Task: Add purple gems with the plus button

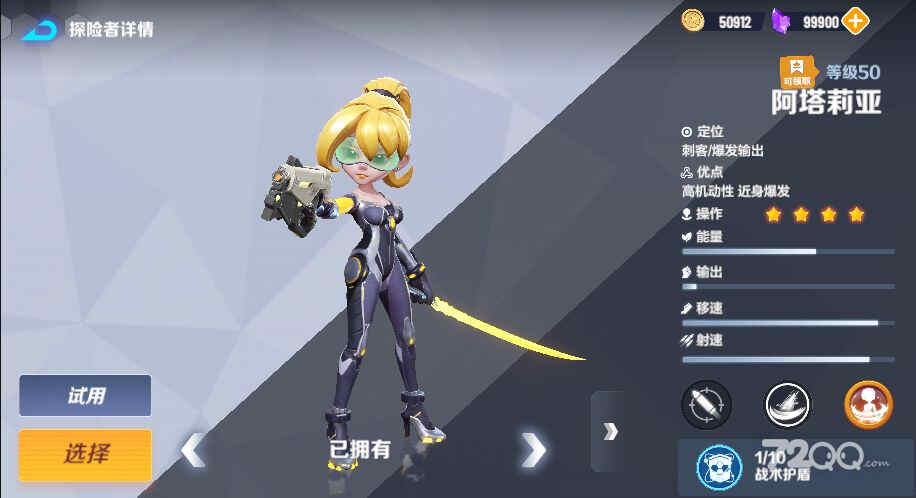Action: 856,20
